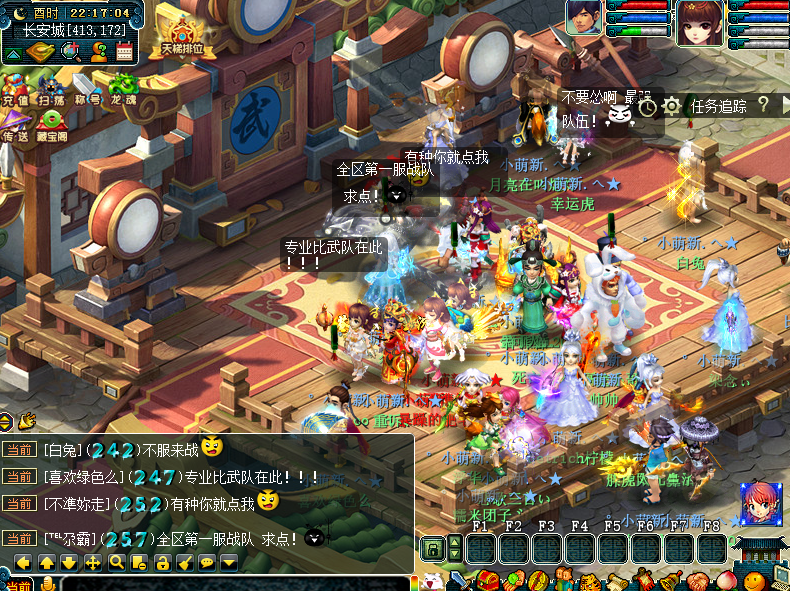Open the 充值 recharge shop

coord(15,87)
